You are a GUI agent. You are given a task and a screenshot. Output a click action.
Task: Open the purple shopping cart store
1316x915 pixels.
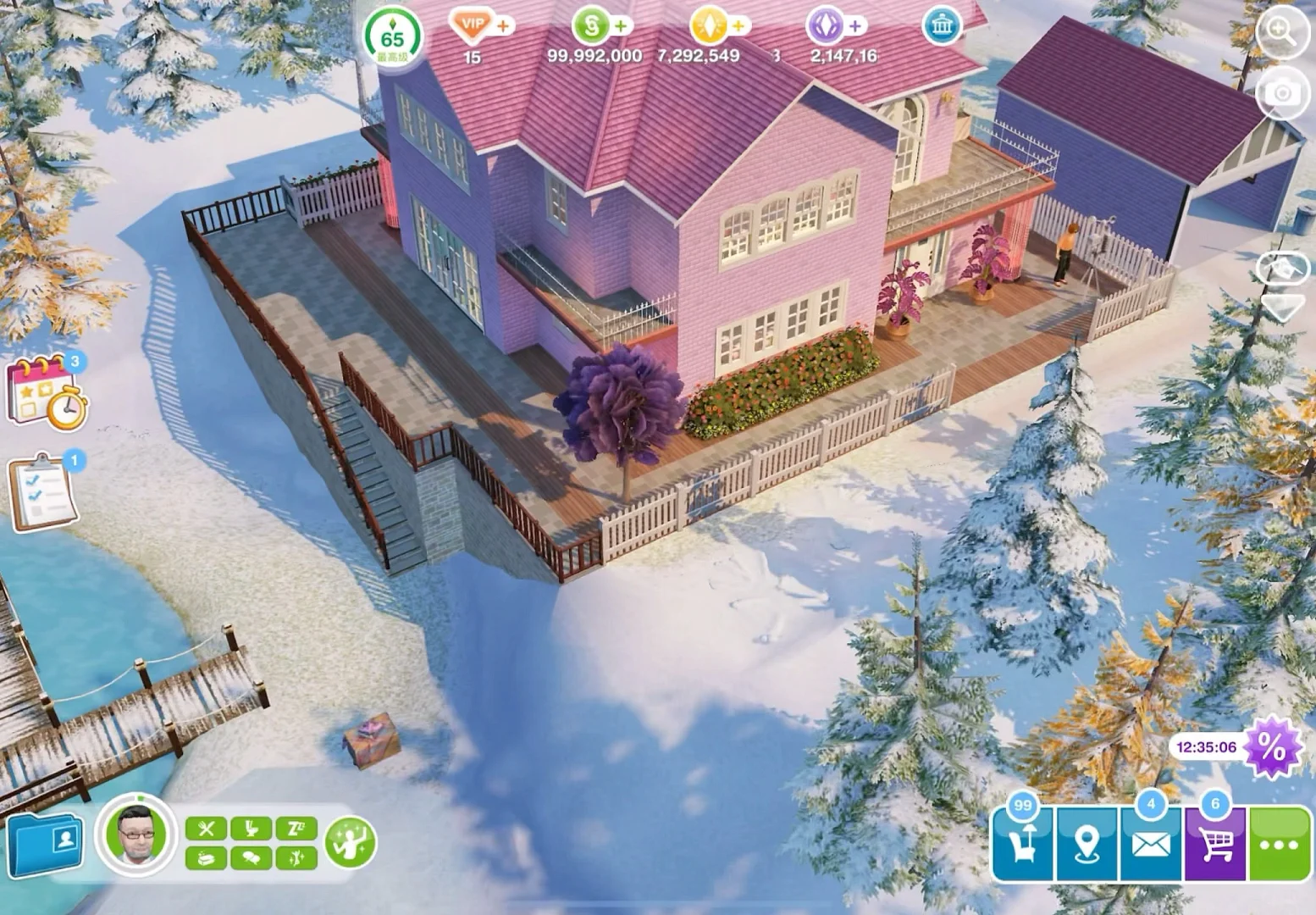(x=1216, y=844)
